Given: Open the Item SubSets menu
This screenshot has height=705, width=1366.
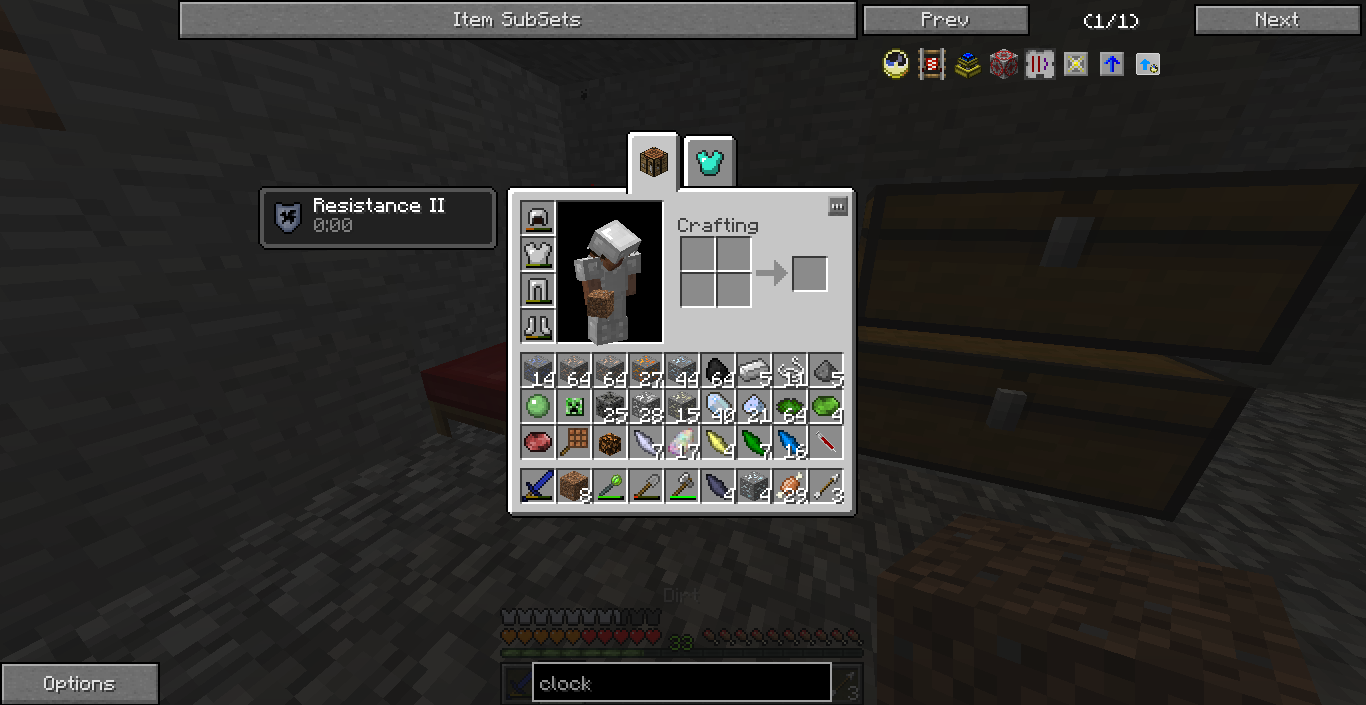Looking at the screenshot, I should pyautogui.click(x=517, y=20).
